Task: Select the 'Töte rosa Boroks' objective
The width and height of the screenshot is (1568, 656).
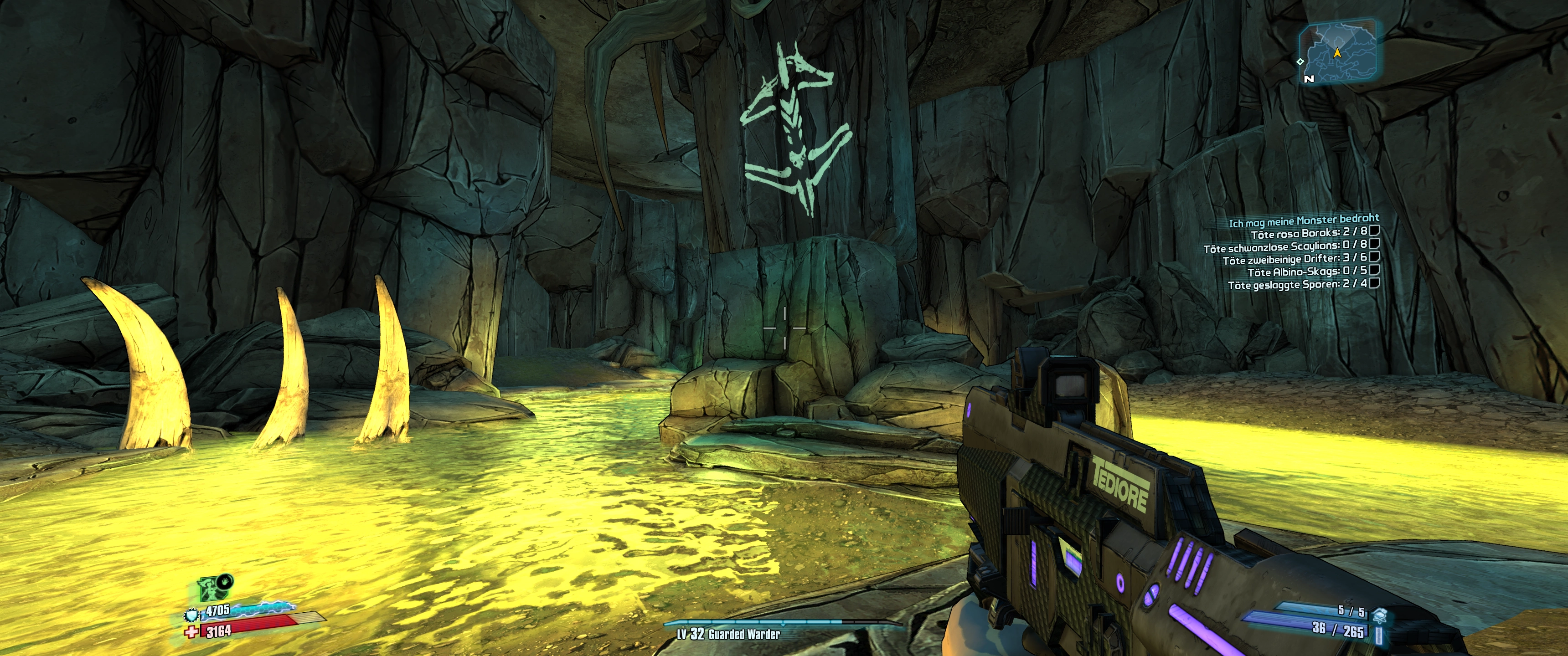Action: pyautogui.click(x=1309, y=233)
